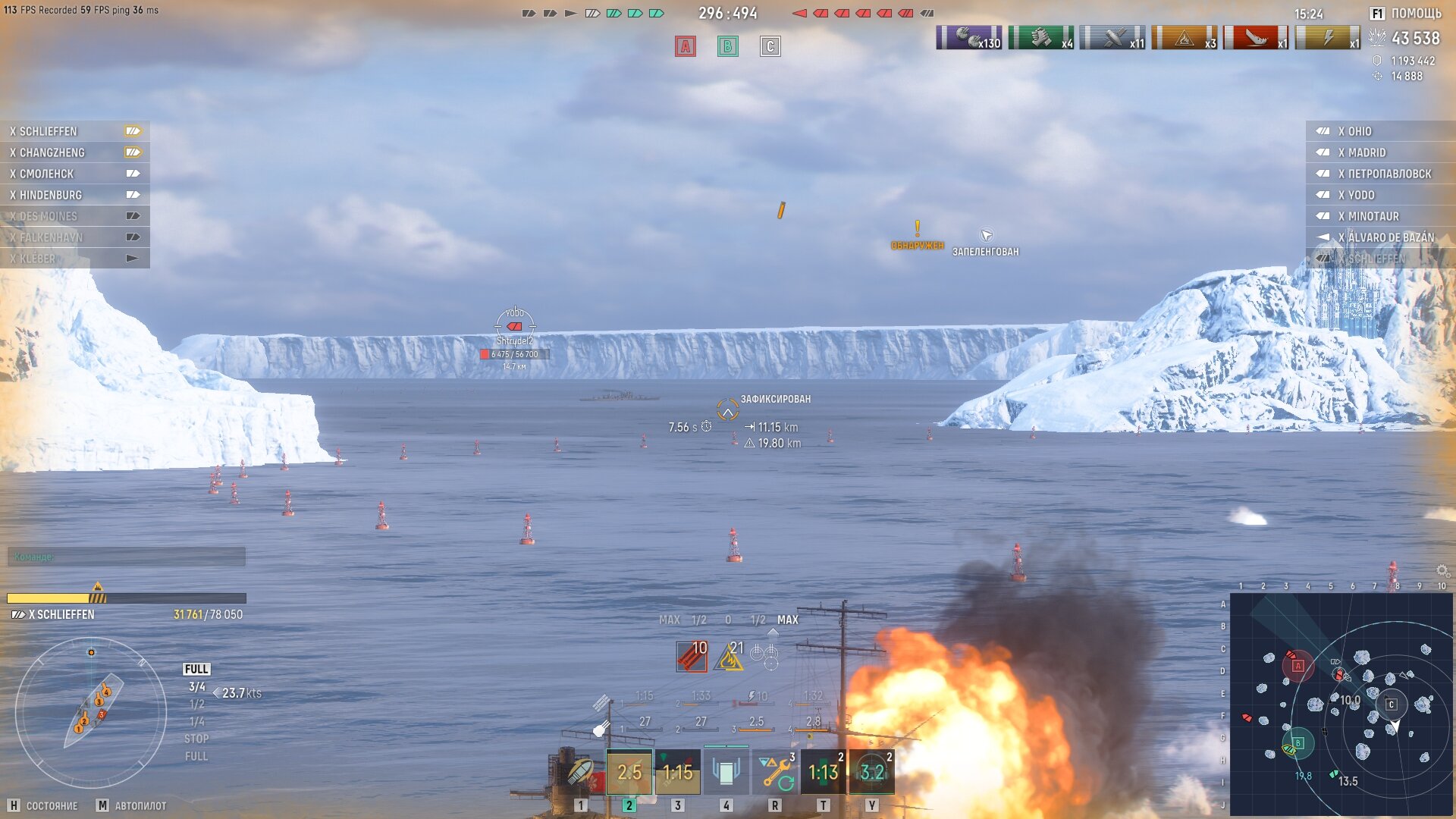Click capture point C indicator at top
The height and width of the screenshot is (819, 1456).
[x=770, y=47]
